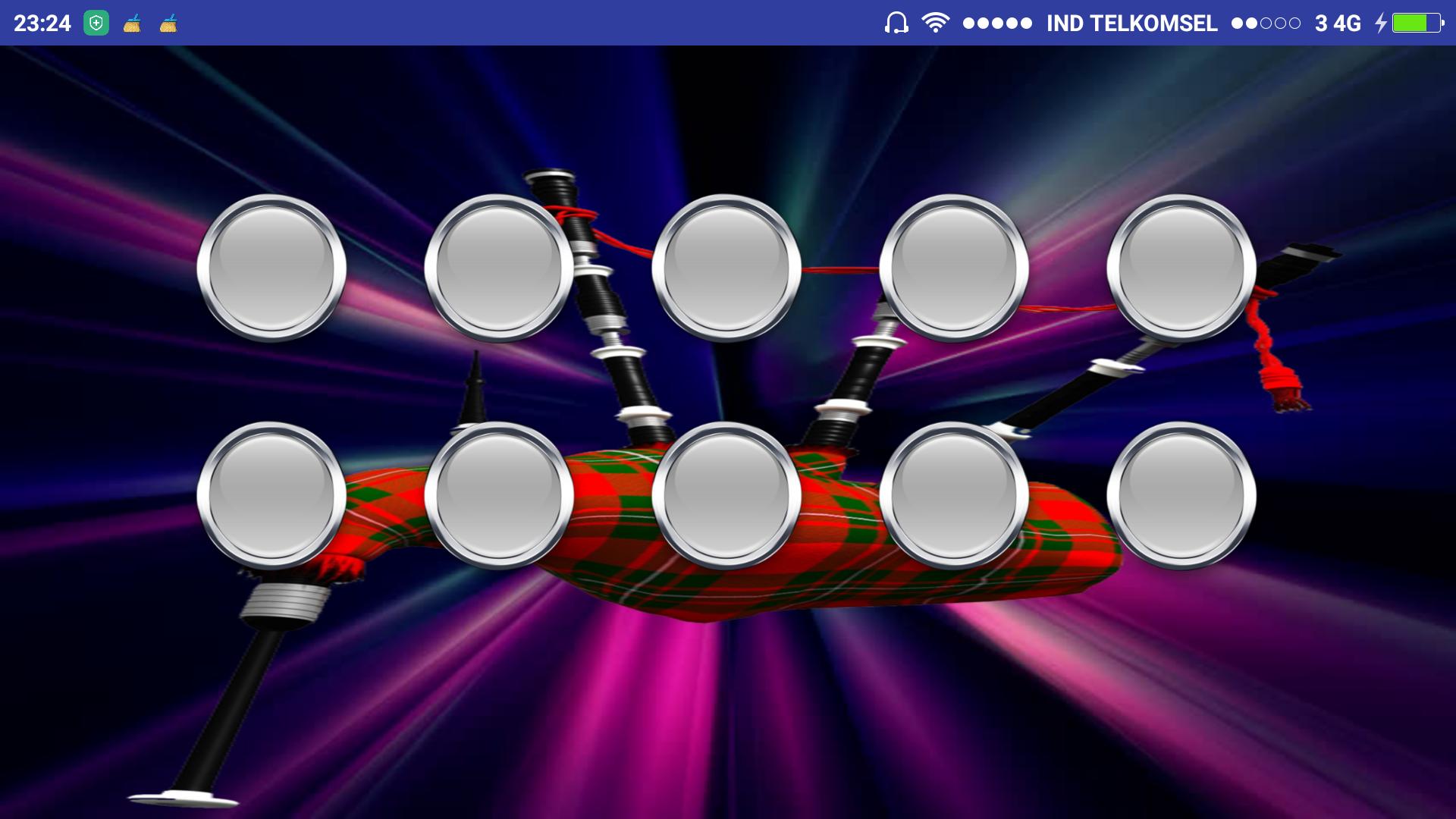Tap the green shield security icon
Image resolution: width=1456 pixels, height=819 pixels.
(96, 23)
